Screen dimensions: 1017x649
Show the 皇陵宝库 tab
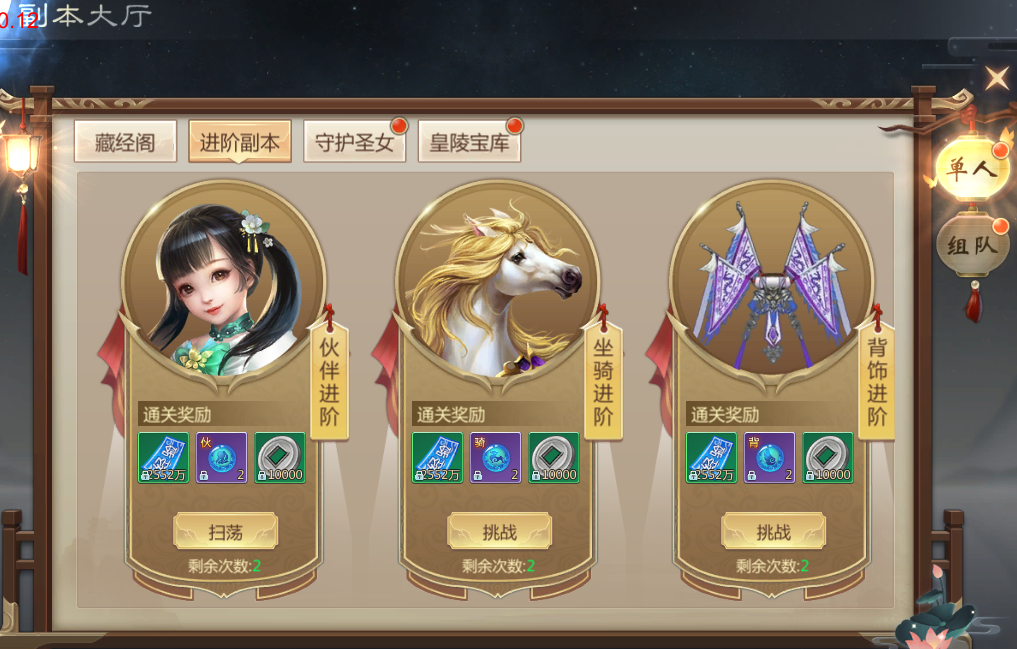click(469, 142)
